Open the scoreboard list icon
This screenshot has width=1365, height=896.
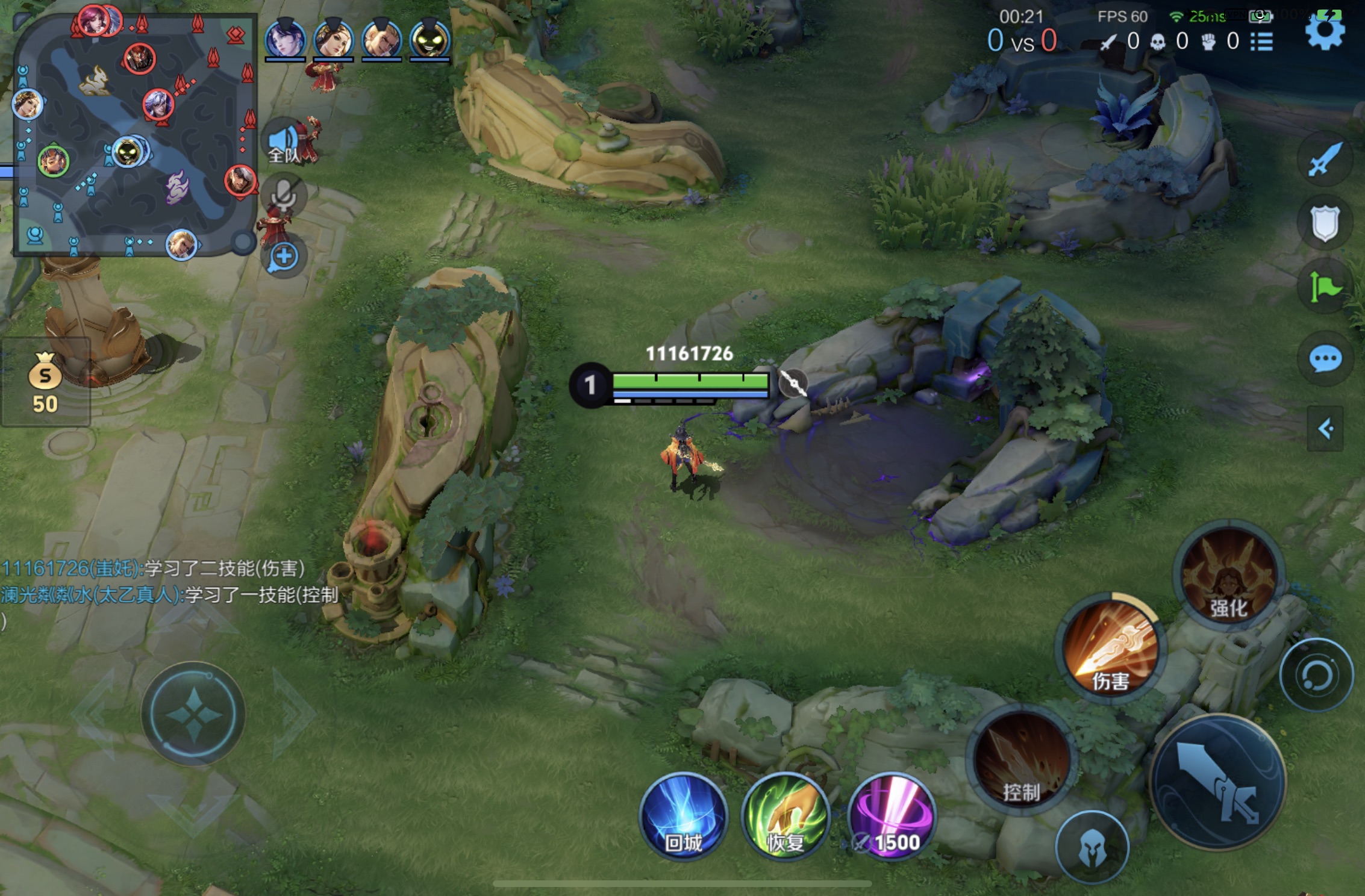point(1261,42)
